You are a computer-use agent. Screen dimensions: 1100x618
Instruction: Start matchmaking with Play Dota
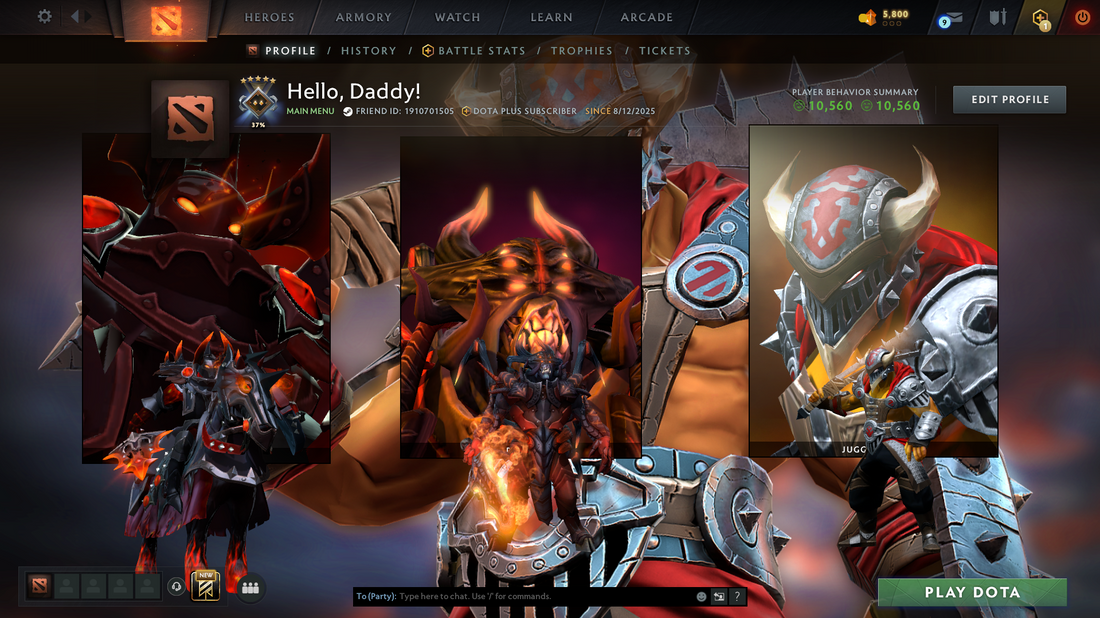(972, 592)
